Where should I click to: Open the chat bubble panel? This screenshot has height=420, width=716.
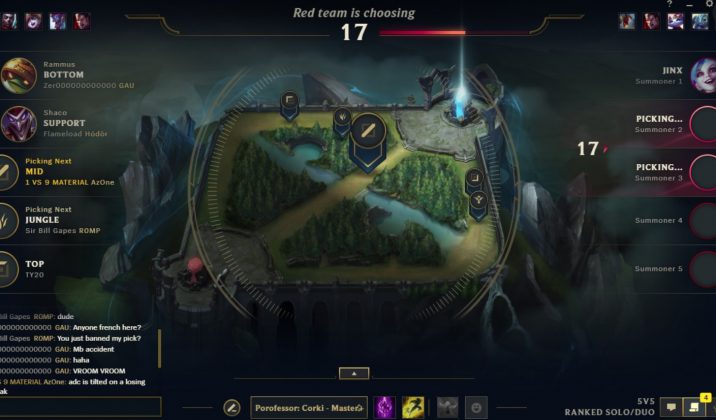pos(672,407)
